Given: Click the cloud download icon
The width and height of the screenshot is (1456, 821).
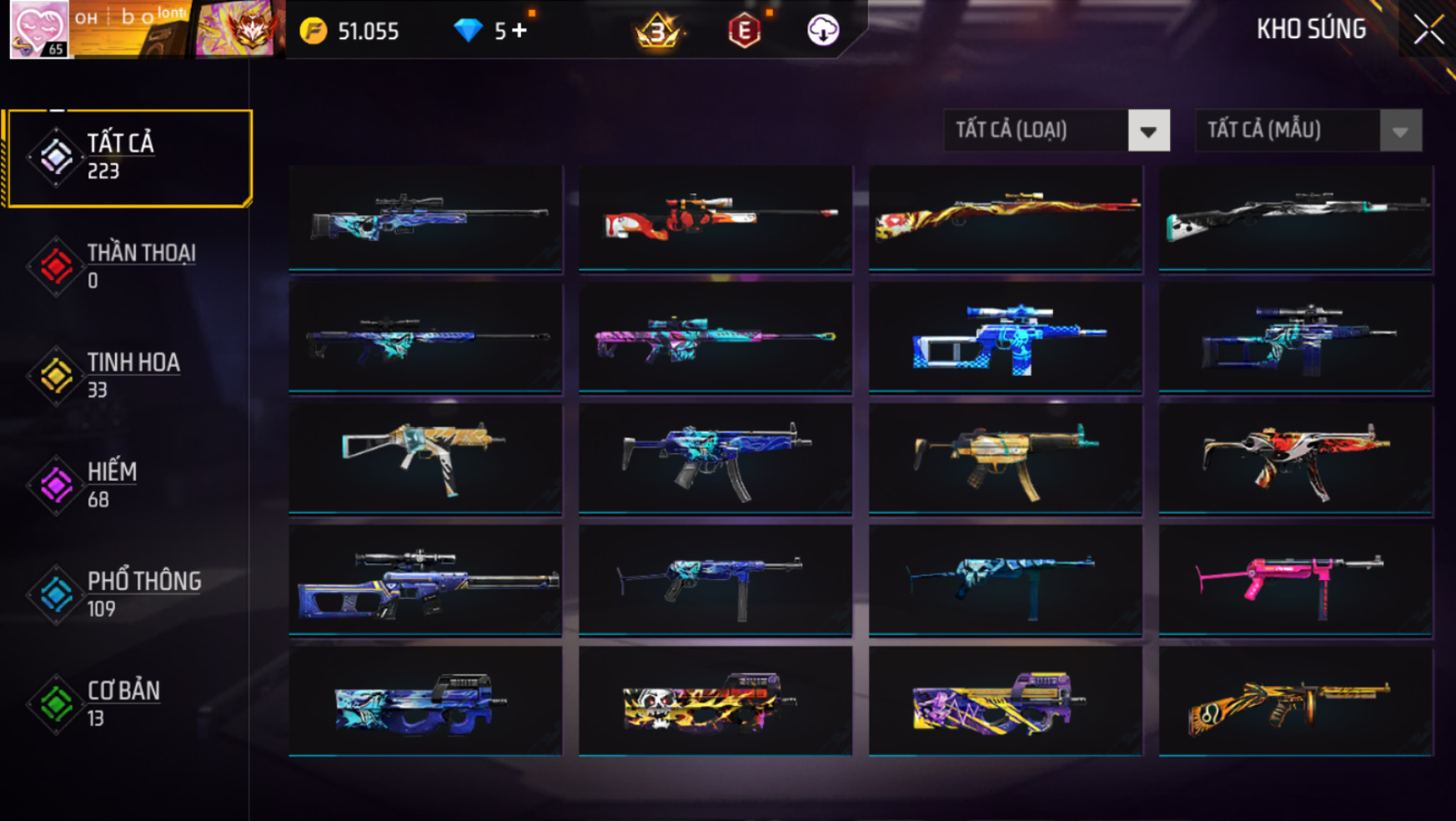Looking at the screenshot, I should (822, 31).
